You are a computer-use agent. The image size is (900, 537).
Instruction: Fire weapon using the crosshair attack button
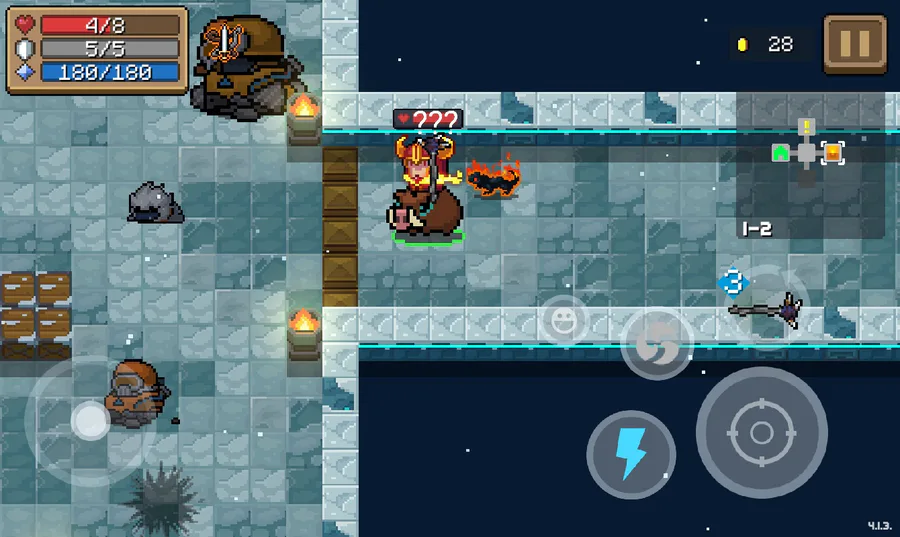[761, 432]
